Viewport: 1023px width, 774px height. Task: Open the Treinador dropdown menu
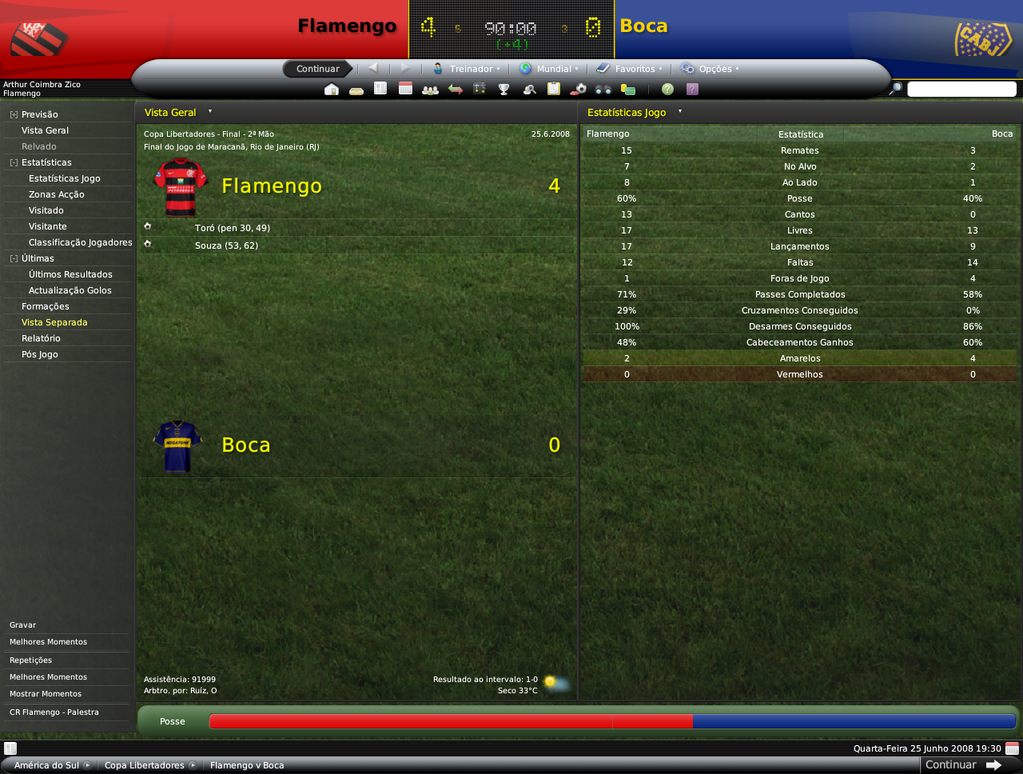467,69
